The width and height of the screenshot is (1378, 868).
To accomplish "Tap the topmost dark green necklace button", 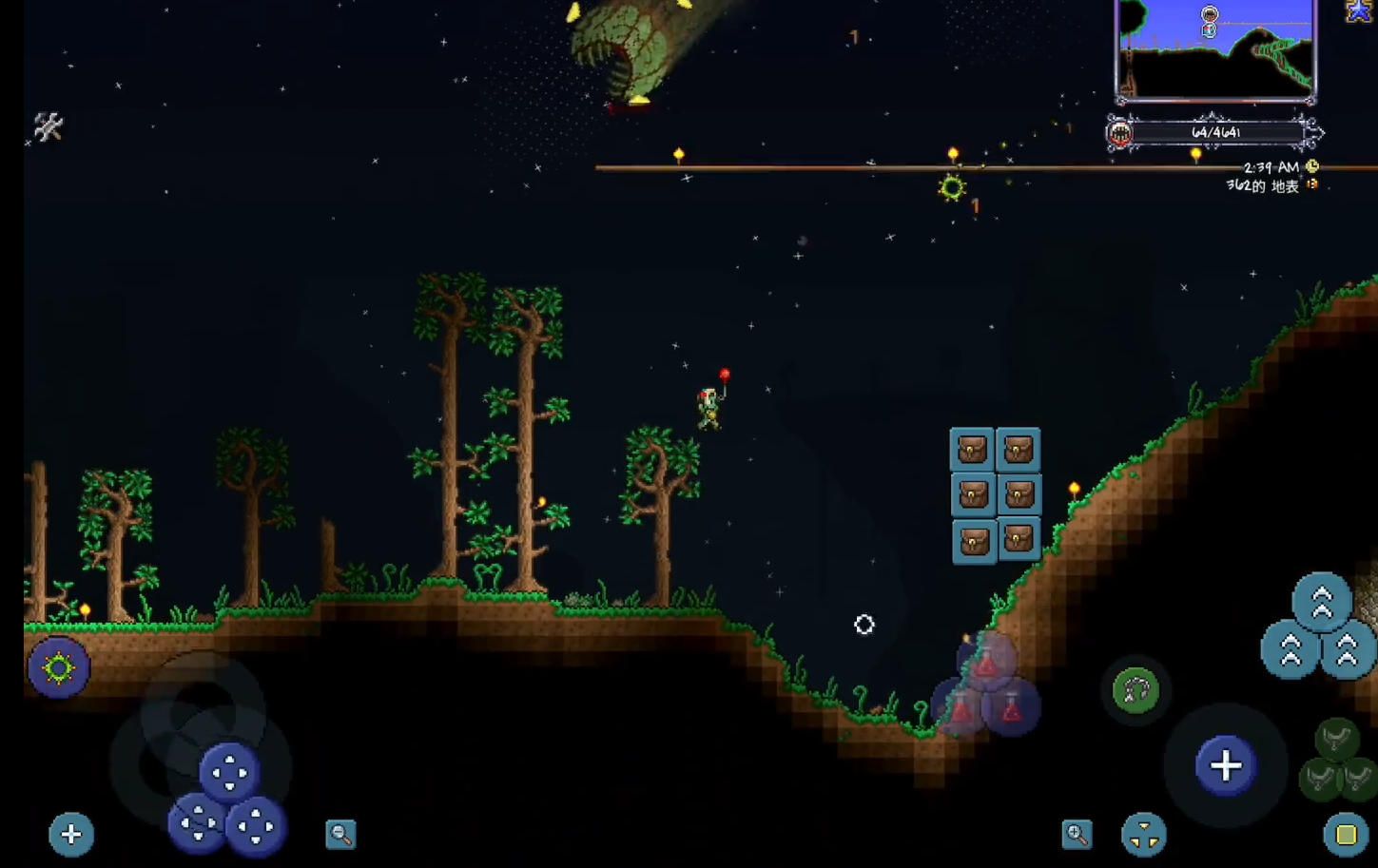I will (x=1337, y=739).
